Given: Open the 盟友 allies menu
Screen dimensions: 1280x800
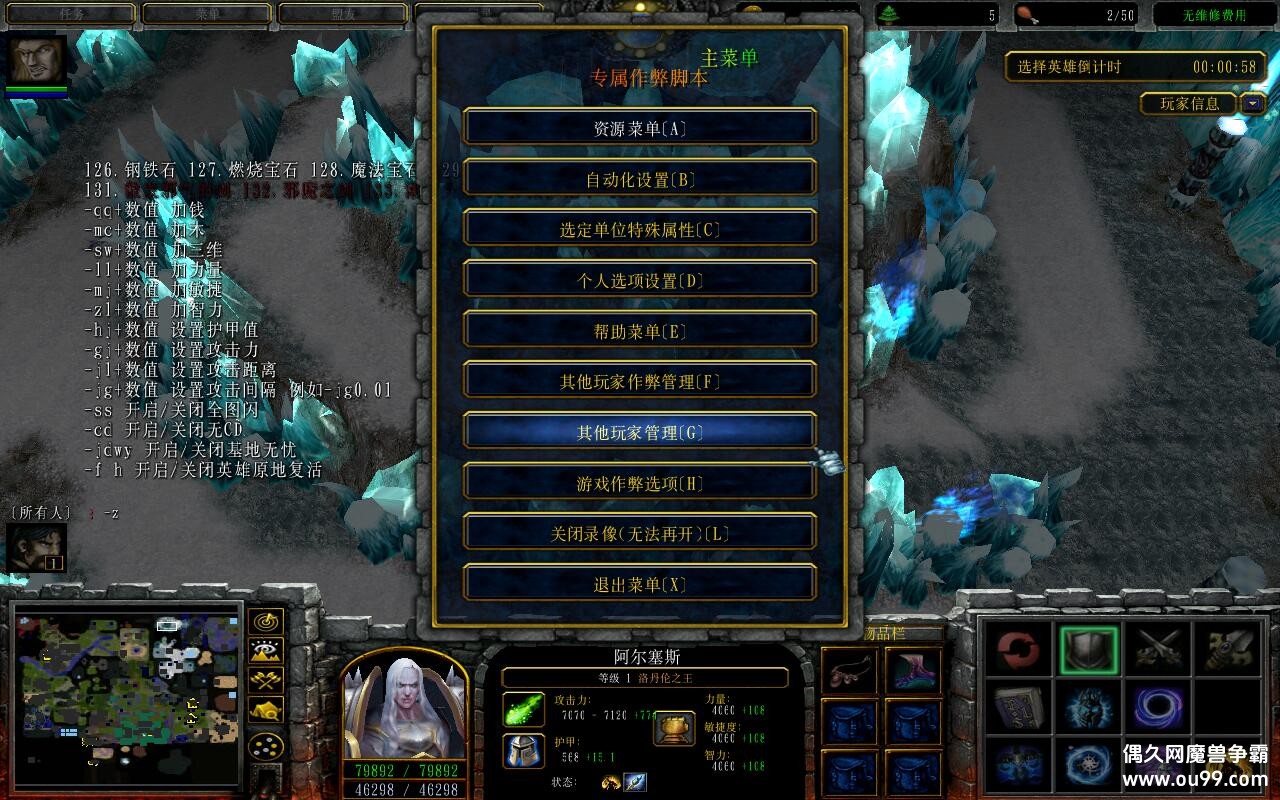Looking at the screenshot, I should (x=345, y=15).
